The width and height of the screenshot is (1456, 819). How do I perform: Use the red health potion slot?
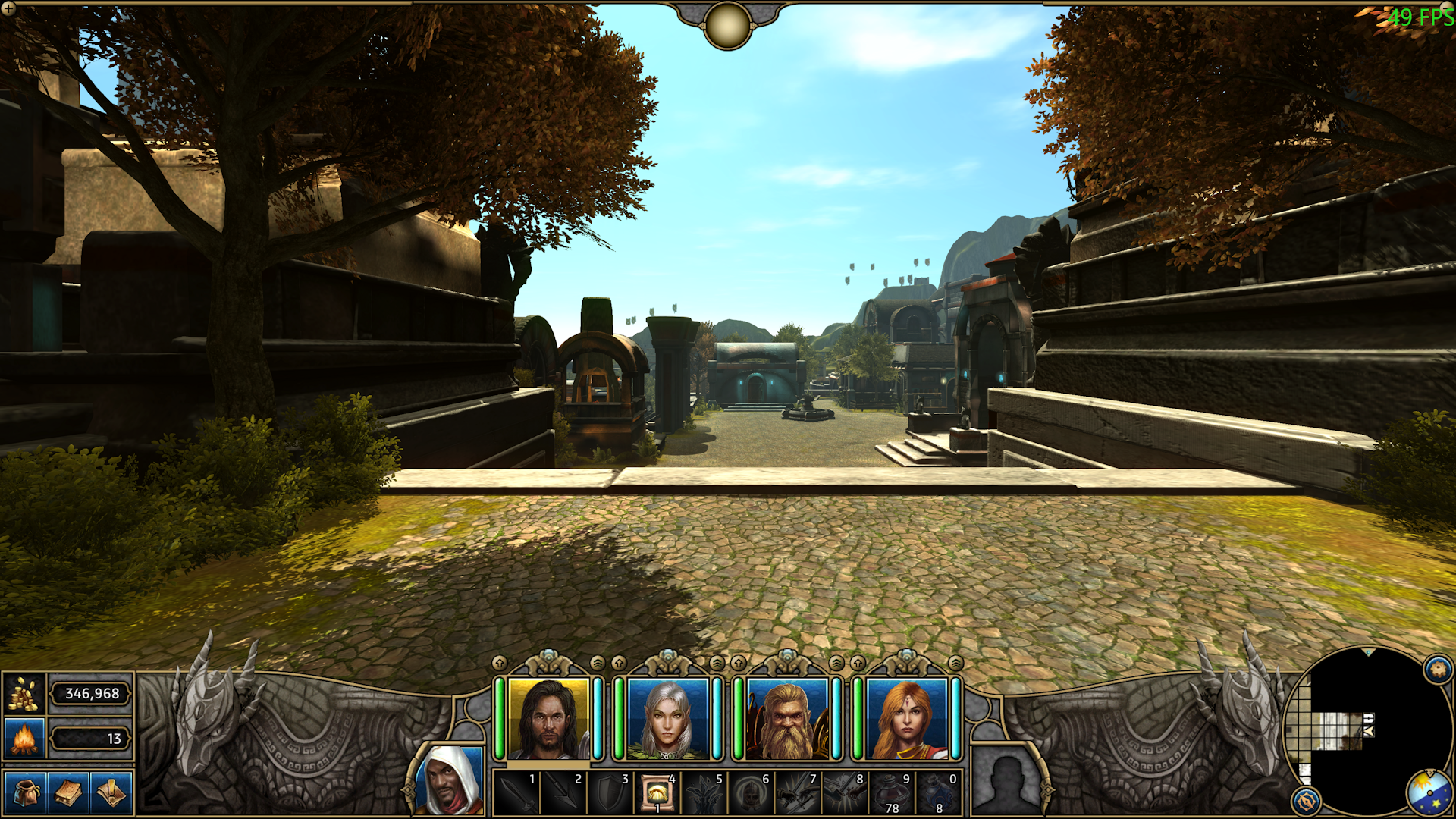click(892, 793)
